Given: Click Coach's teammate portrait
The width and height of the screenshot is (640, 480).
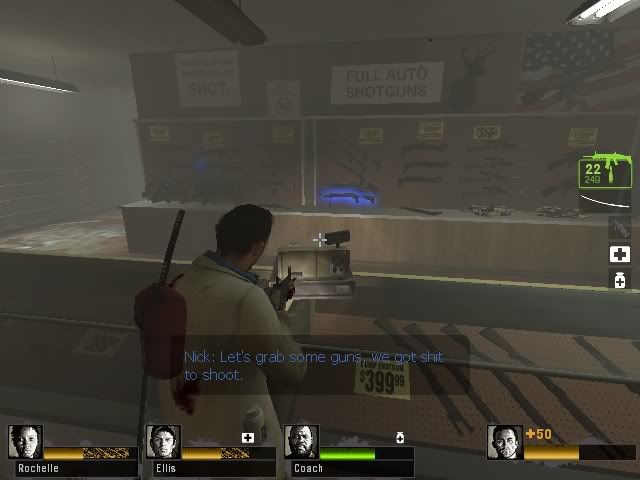Looking at the screenshot, I should click(301, 443).
